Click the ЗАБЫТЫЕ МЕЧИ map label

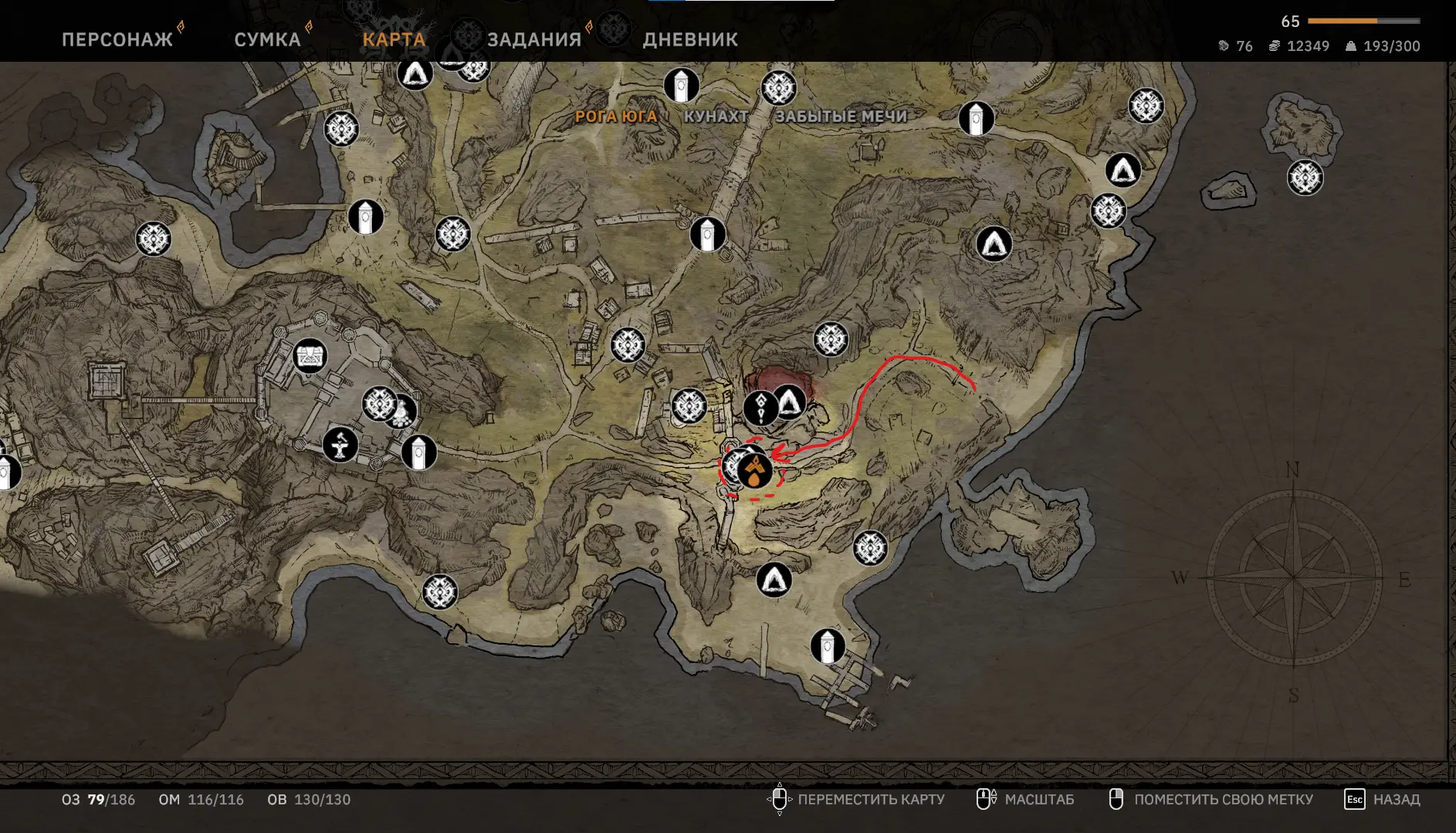tap(841, 117)
